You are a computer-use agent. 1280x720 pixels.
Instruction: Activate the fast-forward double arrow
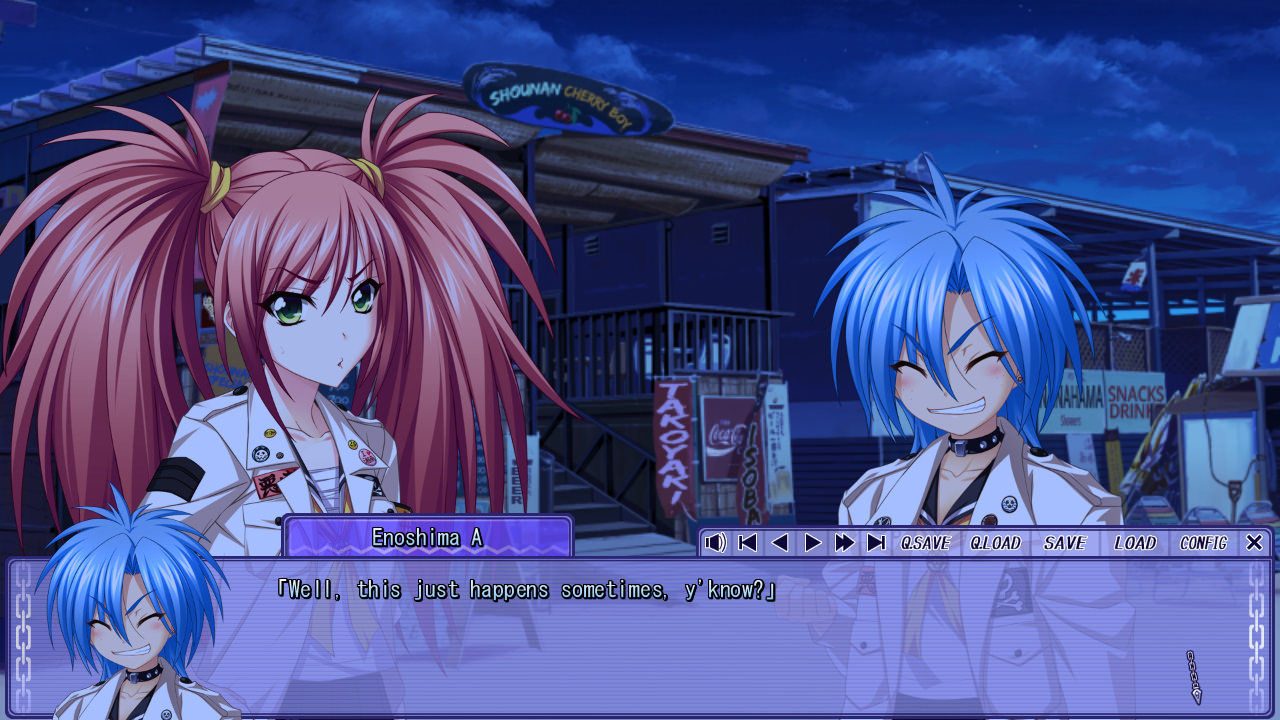pyautogui.click(x=845, y=543)
